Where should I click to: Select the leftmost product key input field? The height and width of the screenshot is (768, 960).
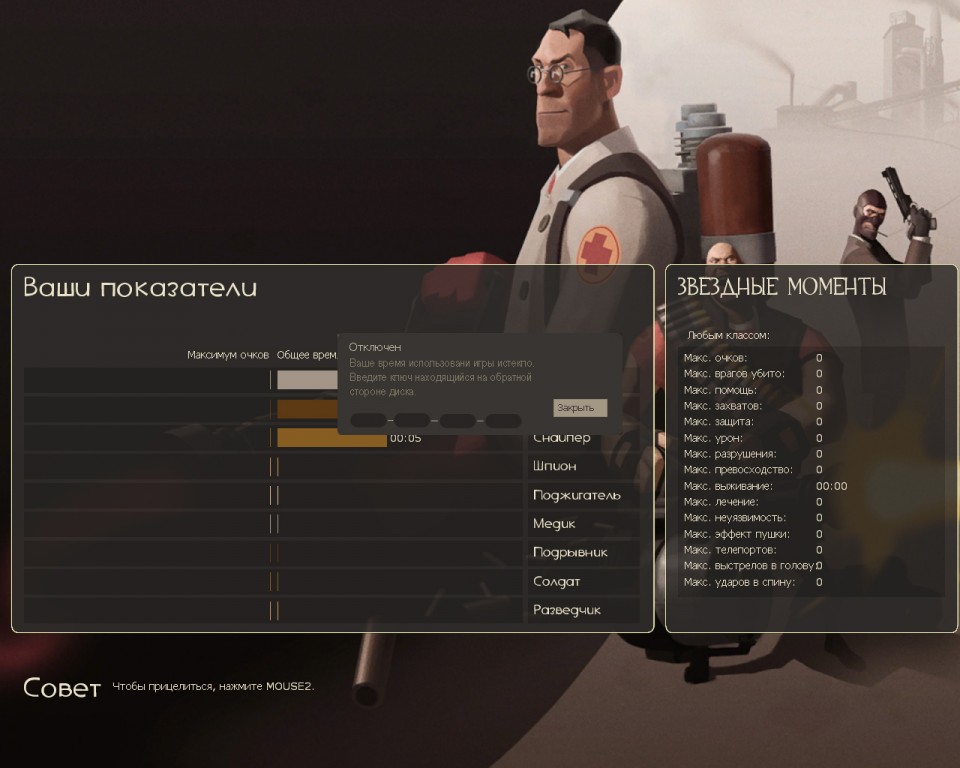pos(368,421)
